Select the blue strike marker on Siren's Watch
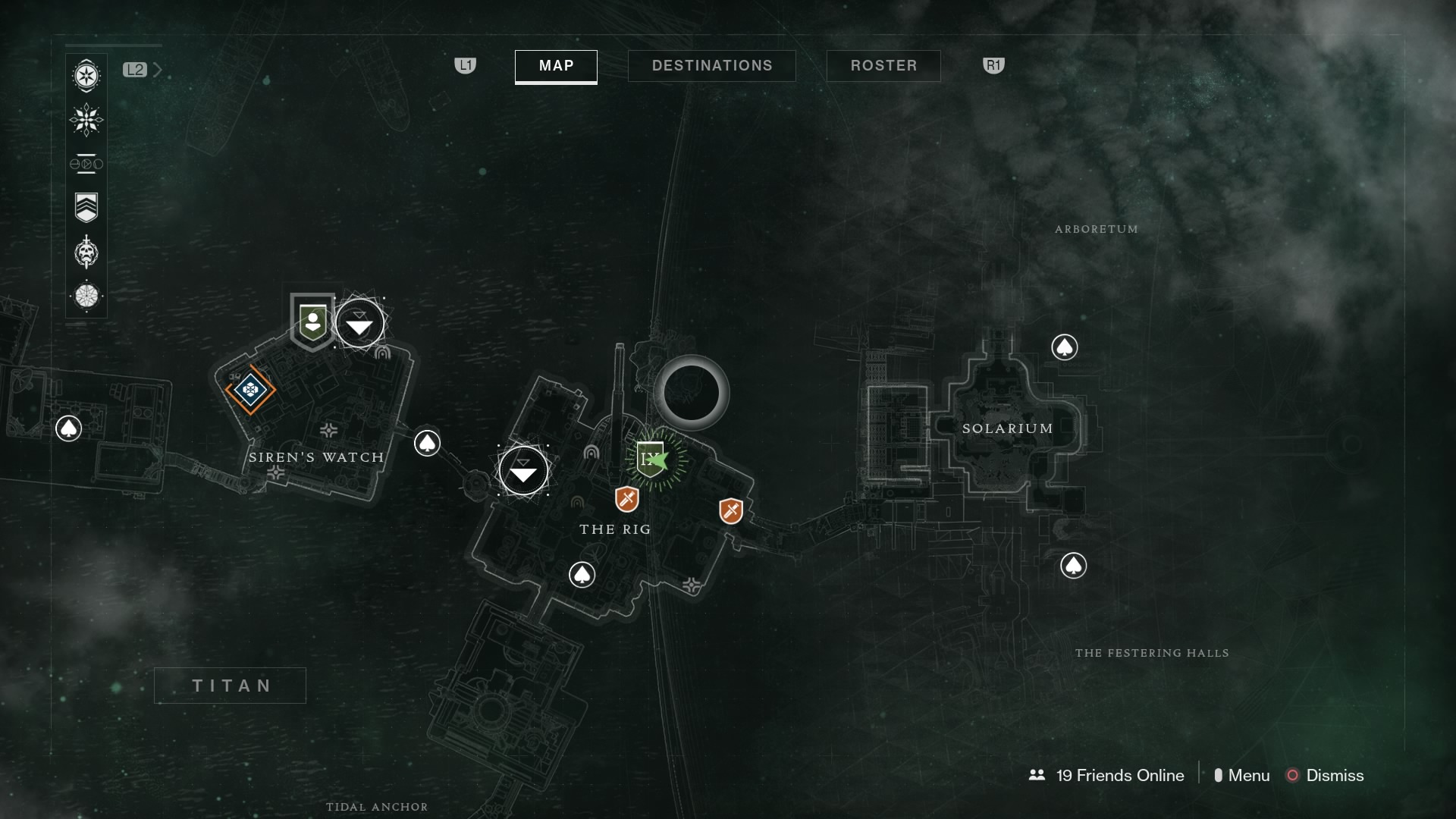Image resolution: width=1456 pixels, height=819 pixels. coord(249,391)
